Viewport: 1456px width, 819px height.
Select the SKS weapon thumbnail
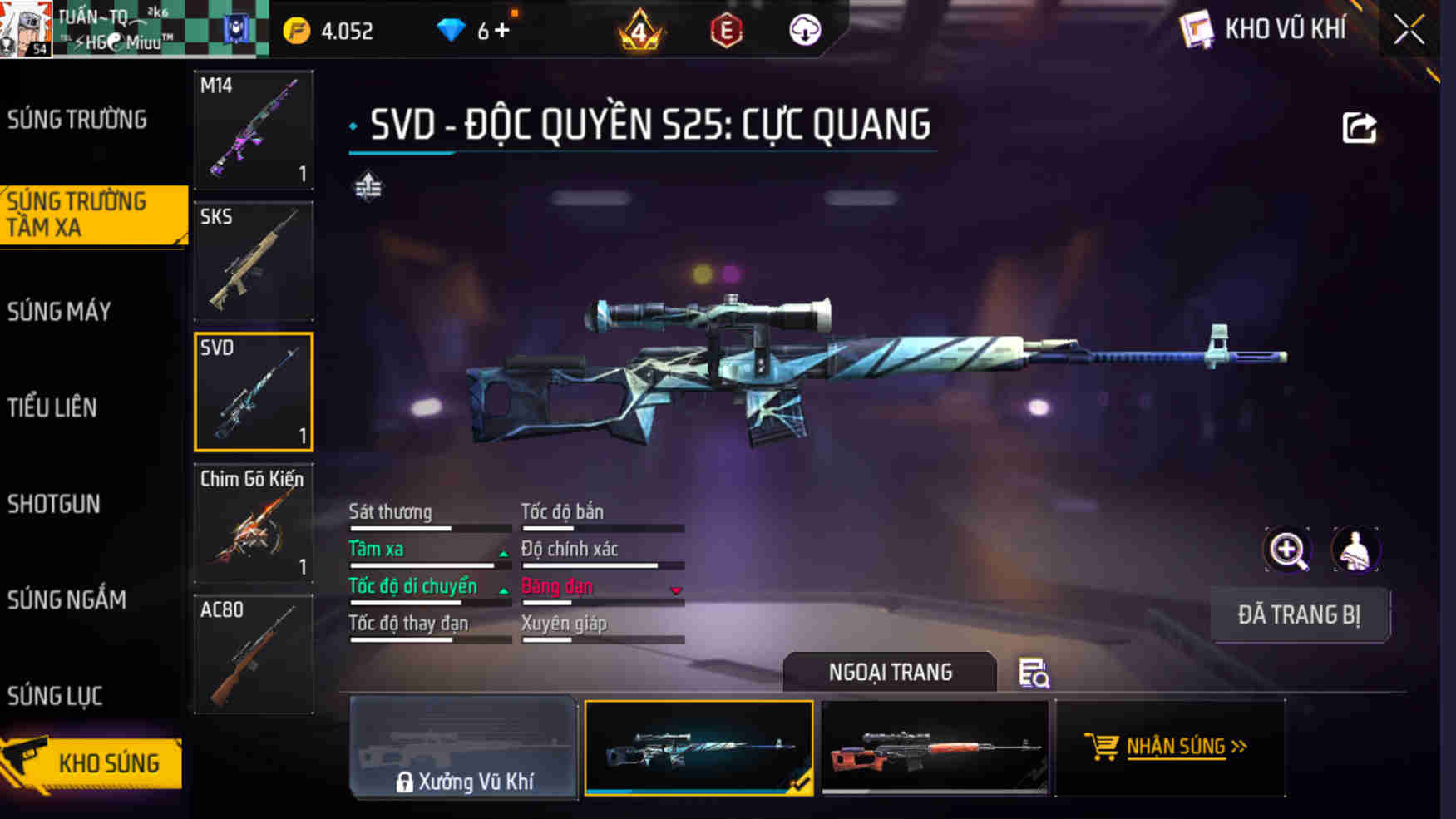click(x=253, y=260)
